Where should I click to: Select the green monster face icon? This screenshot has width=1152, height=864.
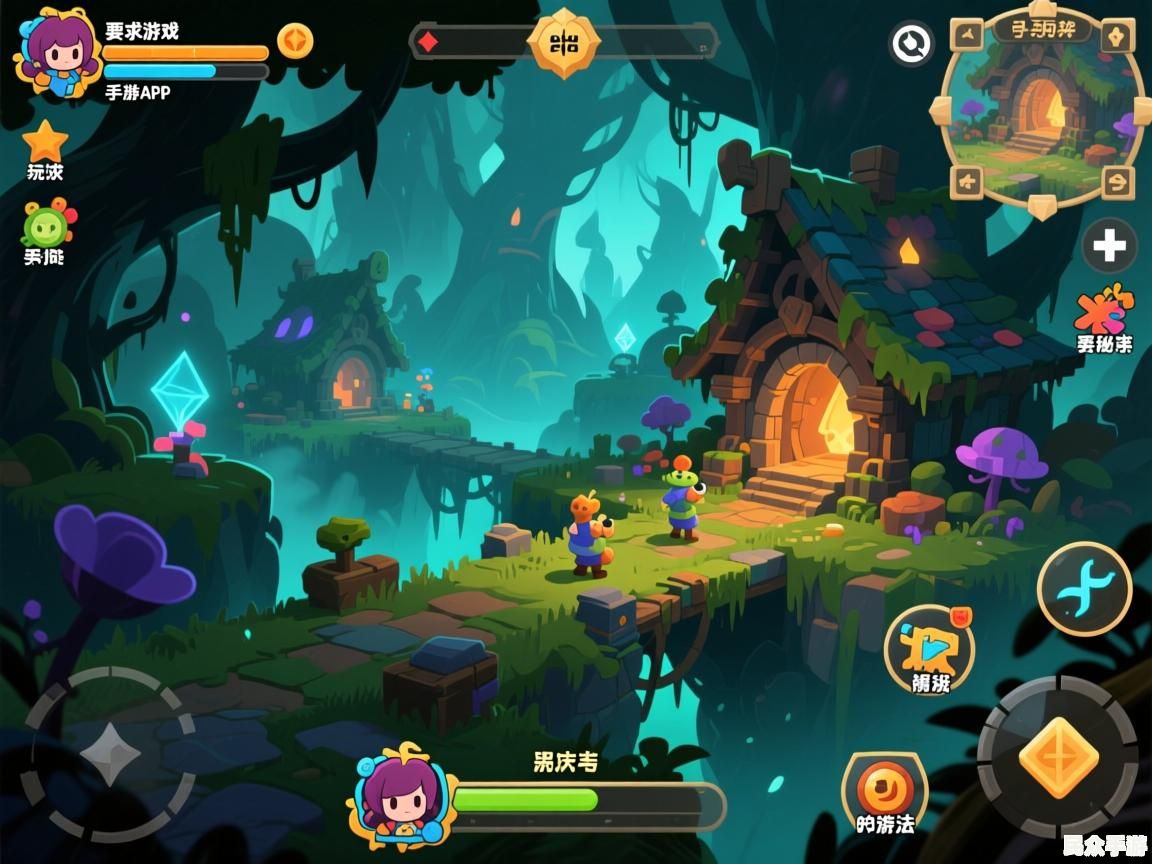point(46,224)
